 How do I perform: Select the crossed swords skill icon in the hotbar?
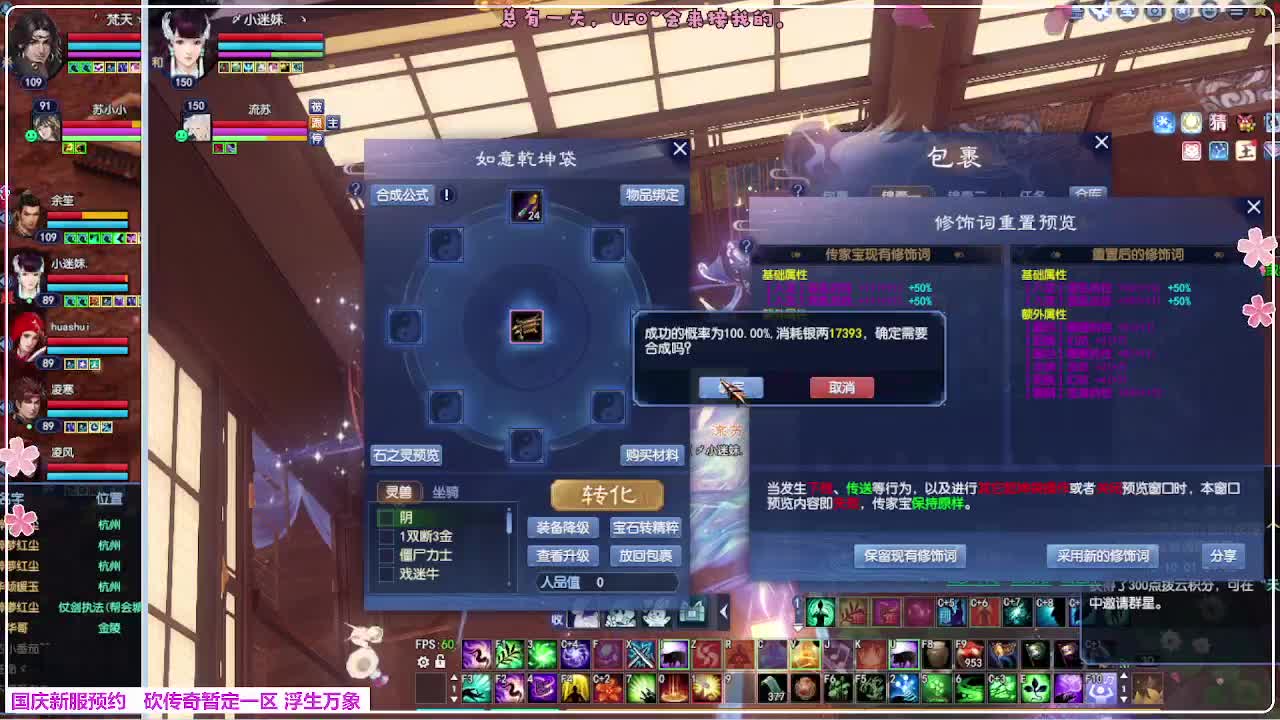(640, 655)
